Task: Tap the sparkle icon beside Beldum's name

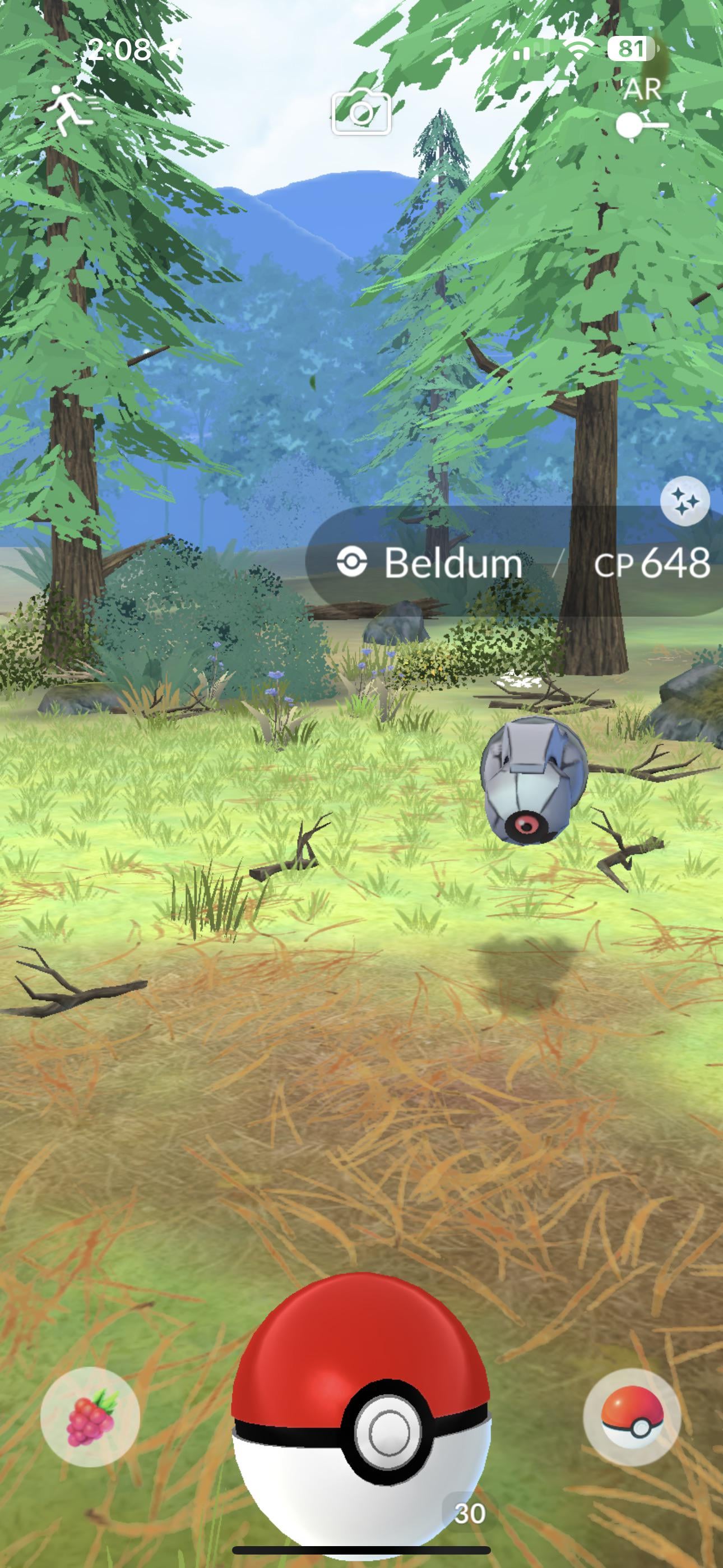Action: tap(685, 501)
